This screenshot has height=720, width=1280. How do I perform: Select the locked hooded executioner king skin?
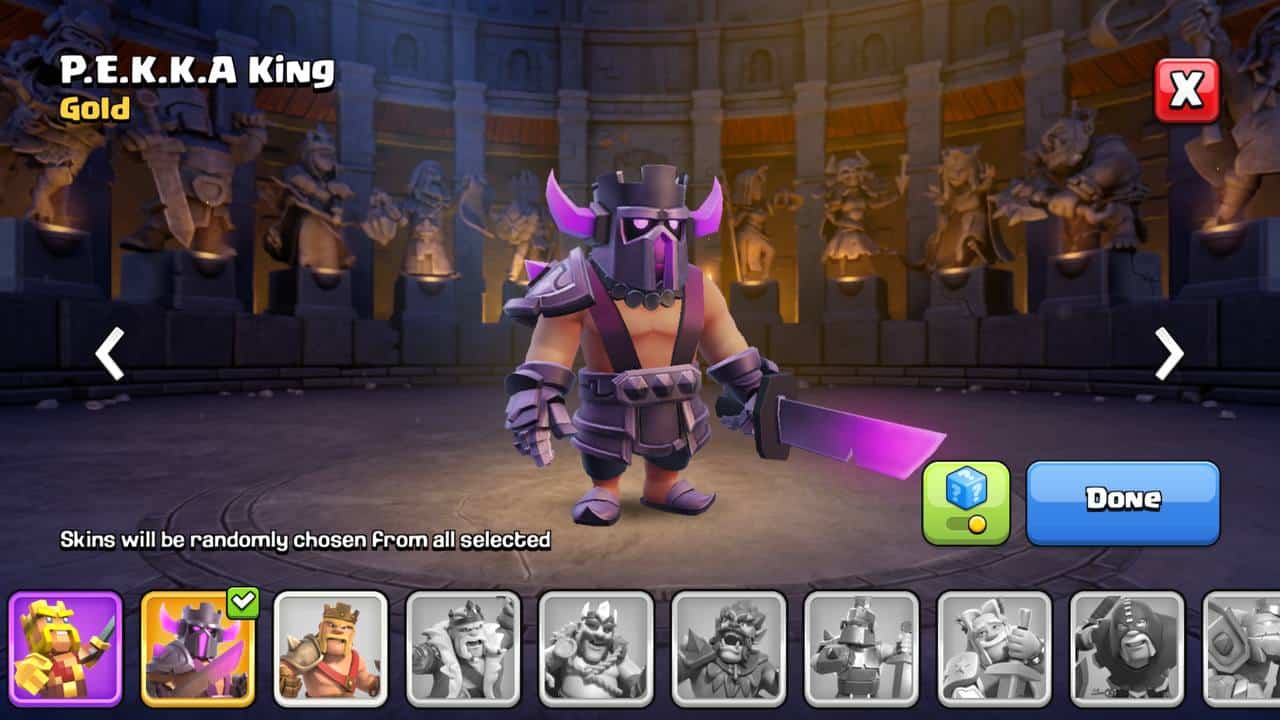[1127, 649]
